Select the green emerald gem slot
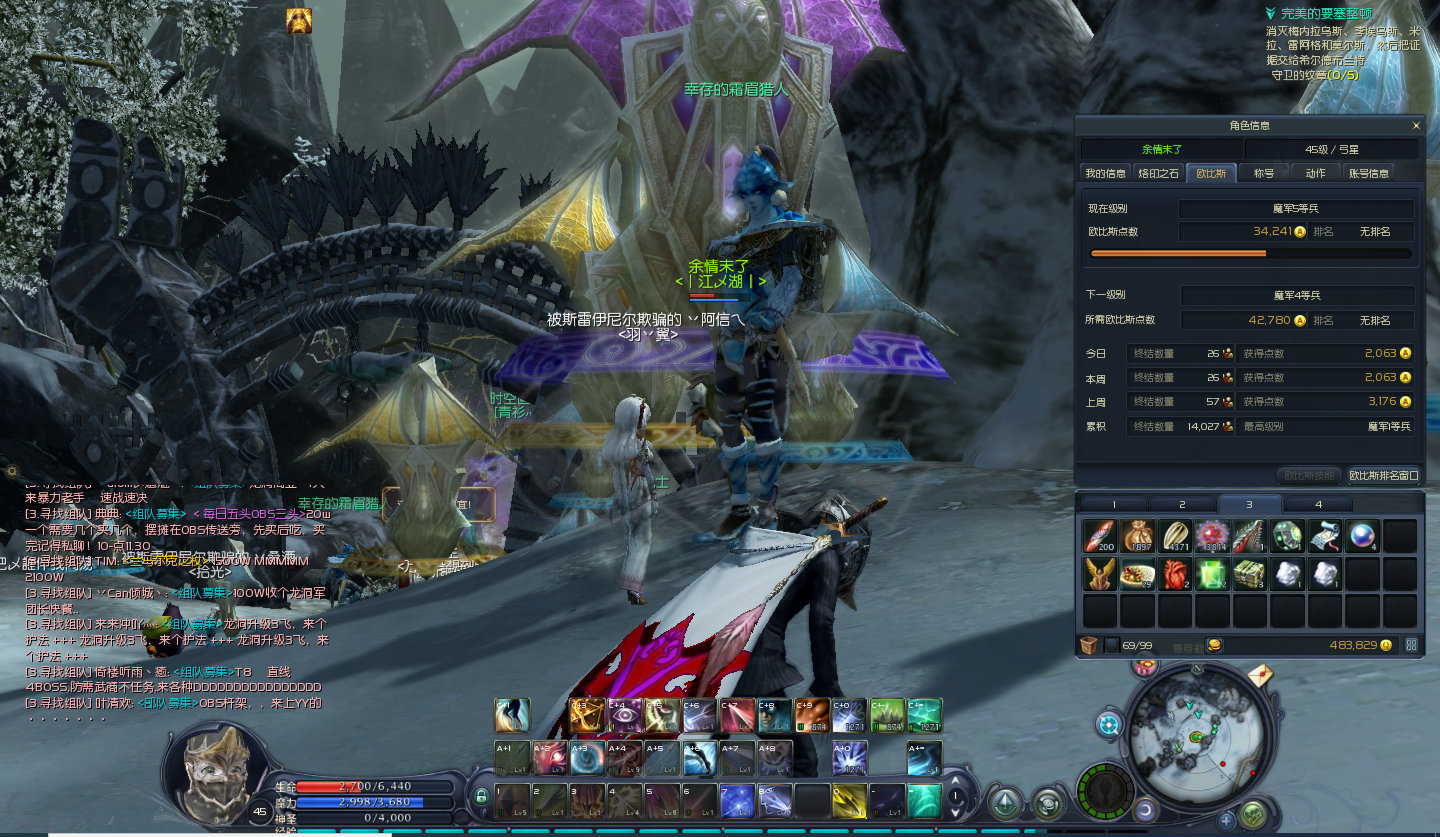This screenshot has width=1440, height=837. [x=1212, y=574]
